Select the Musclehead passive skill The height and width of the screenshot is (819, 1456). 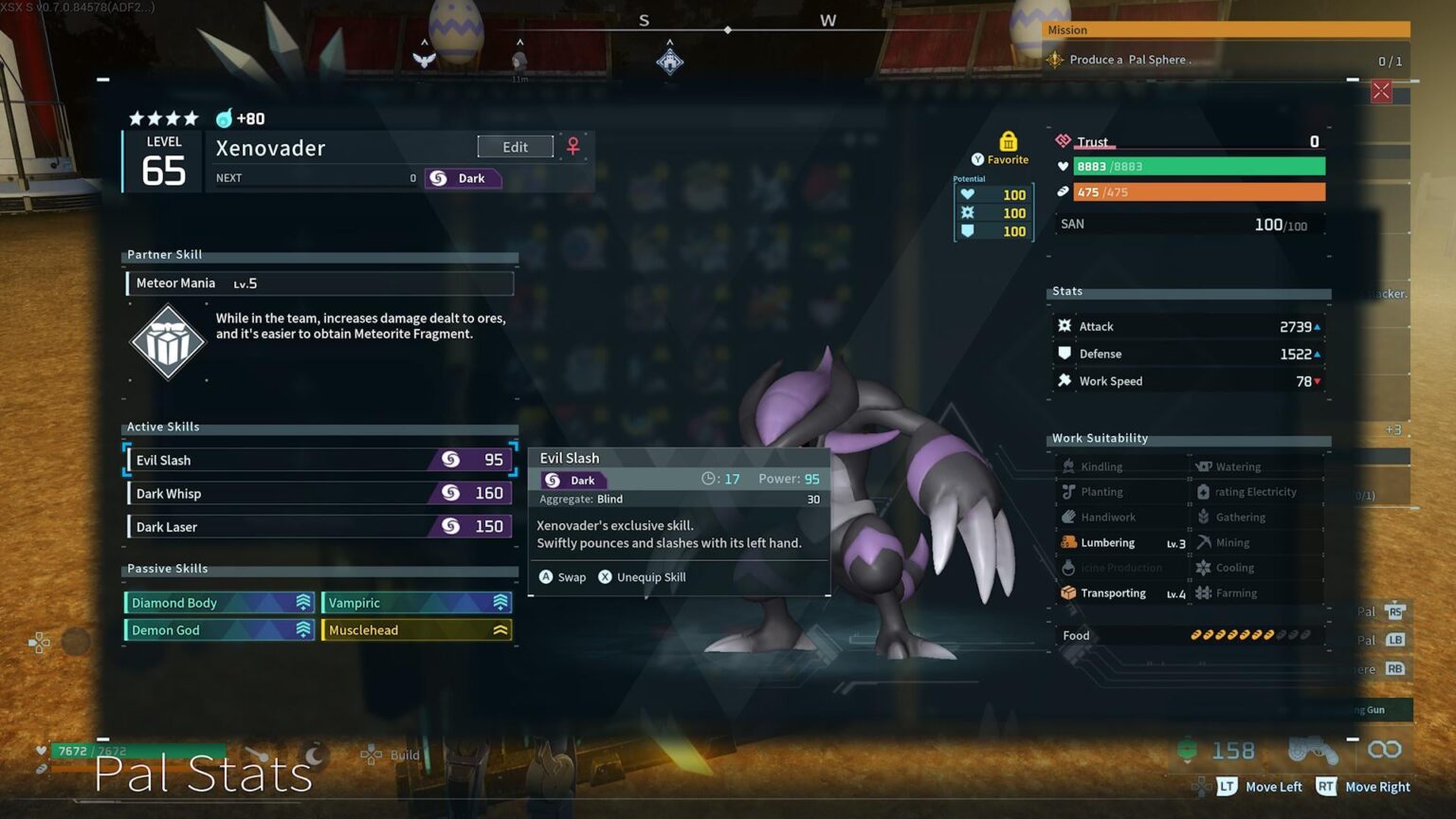tap(417, 630)
